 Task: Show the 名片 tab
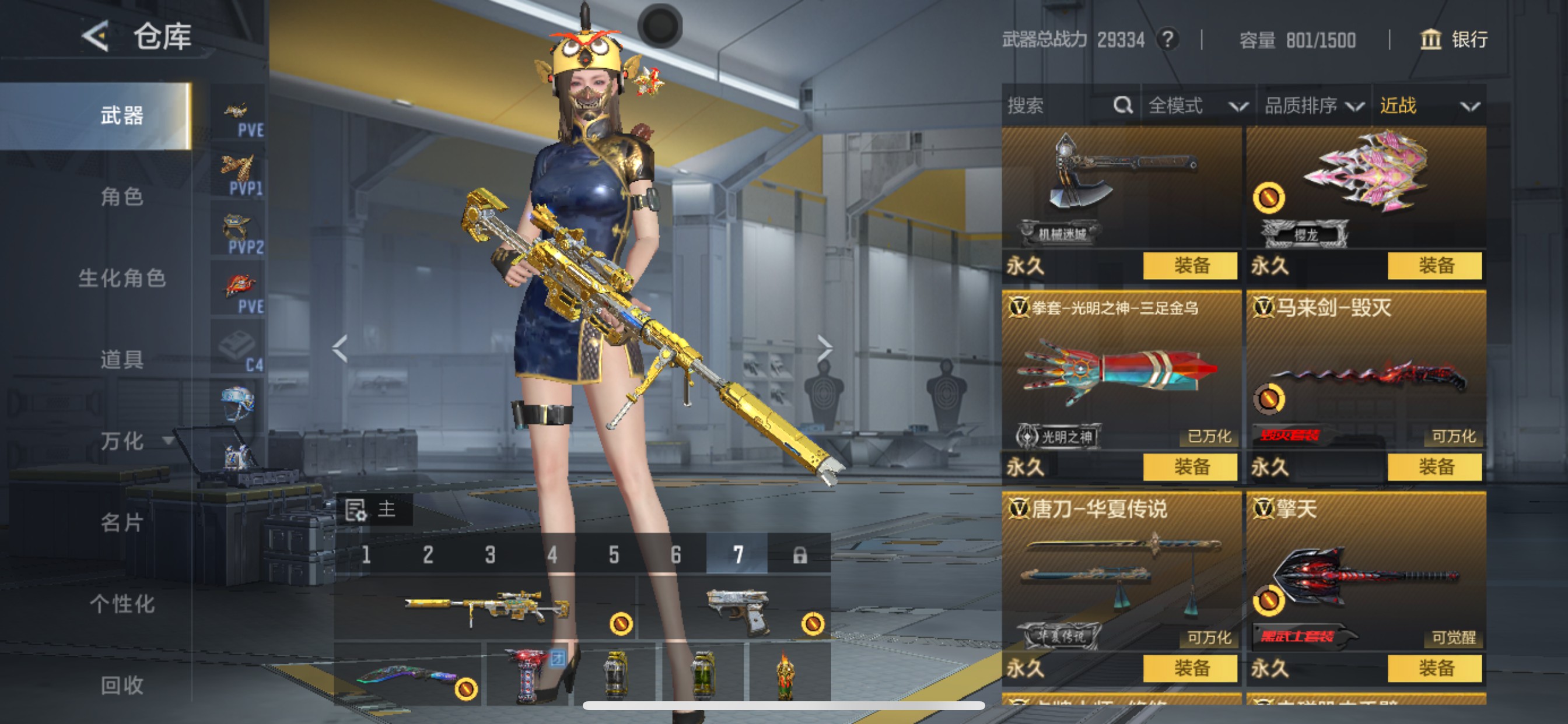pos(122,522)
